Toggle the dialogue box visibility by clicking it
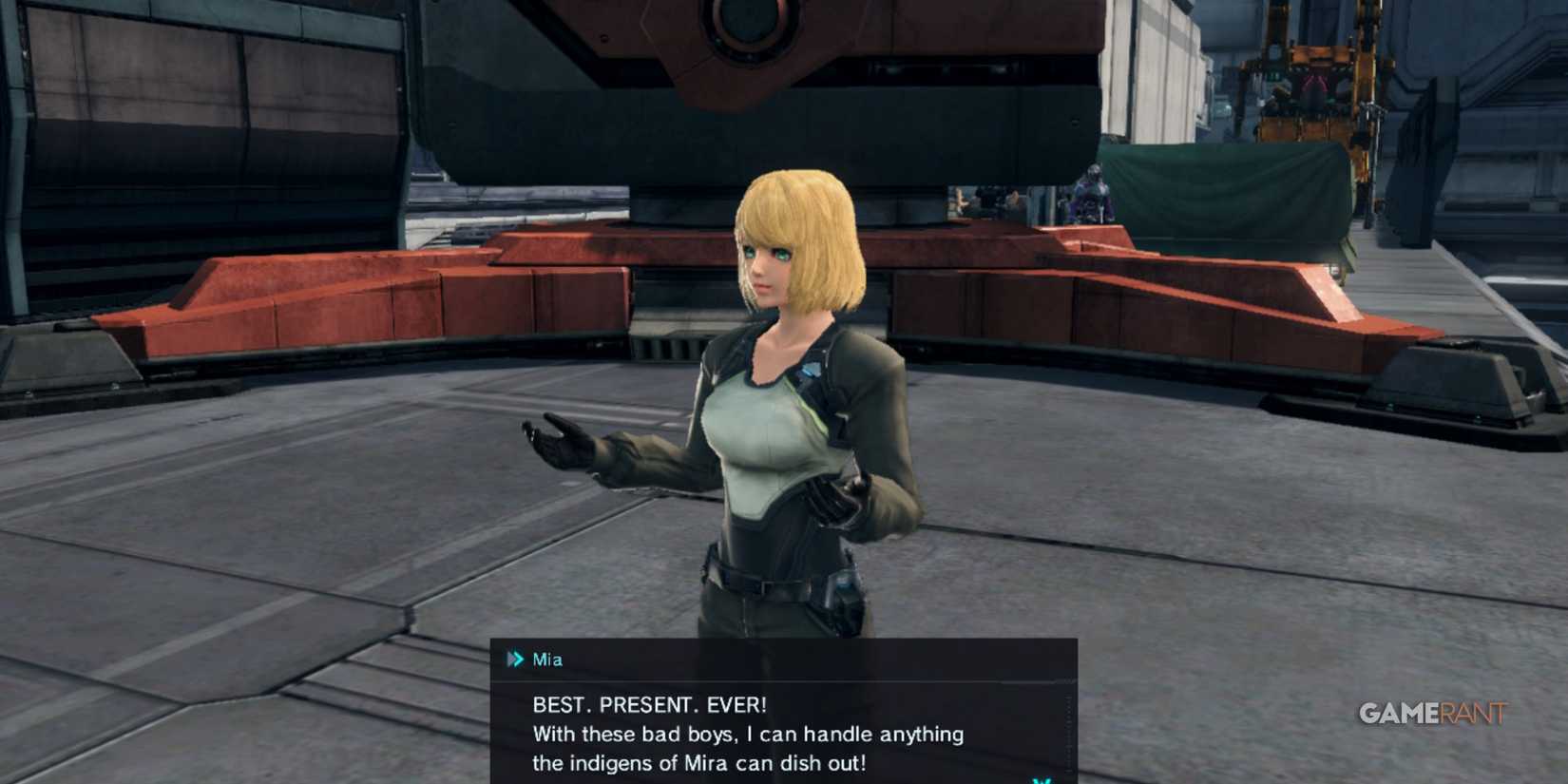Image resolution: width=1568 pixels, height=784 pixels. (779, 713)
